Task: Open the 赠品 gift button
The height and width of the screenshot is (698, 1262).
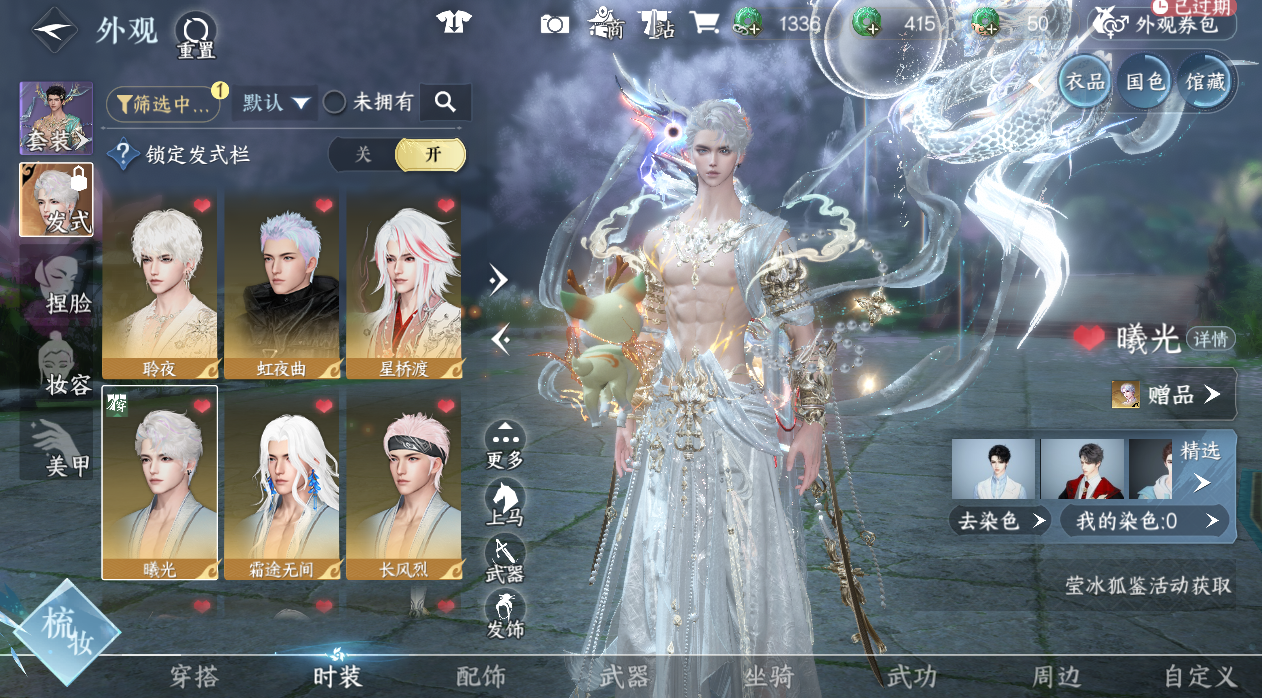Action: [x=1172, y=395]
